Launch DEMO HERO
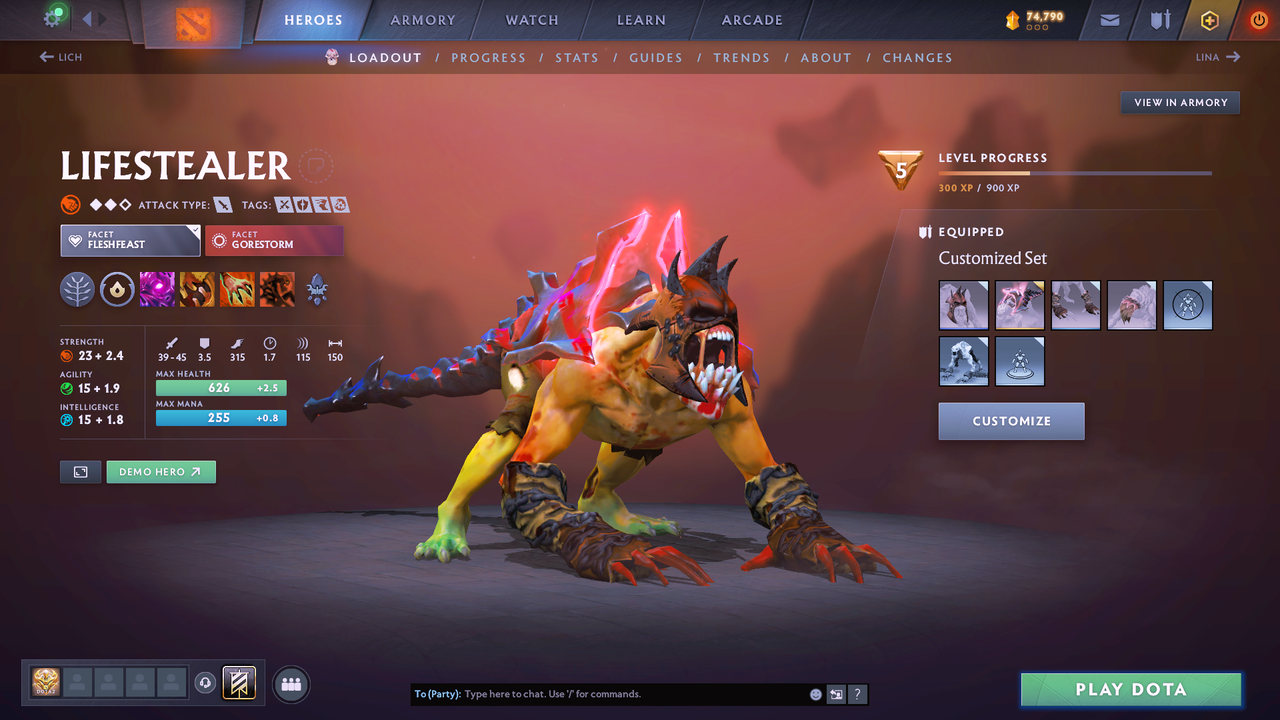The width and height of the screenshot is (1280, 720). click(161, 471)
